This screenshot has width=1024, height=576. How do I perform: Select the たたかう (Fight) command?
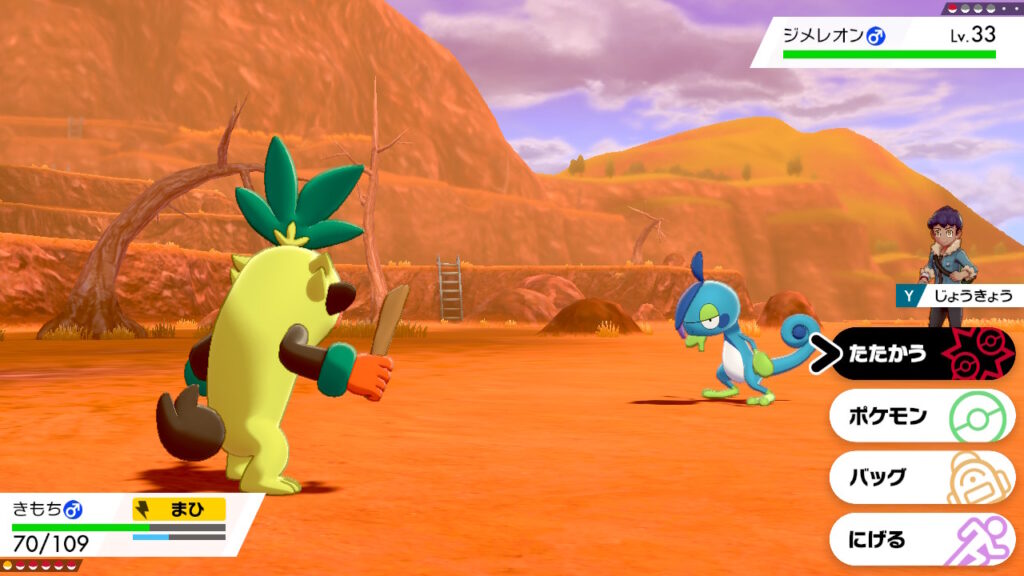tap(920, 354)
